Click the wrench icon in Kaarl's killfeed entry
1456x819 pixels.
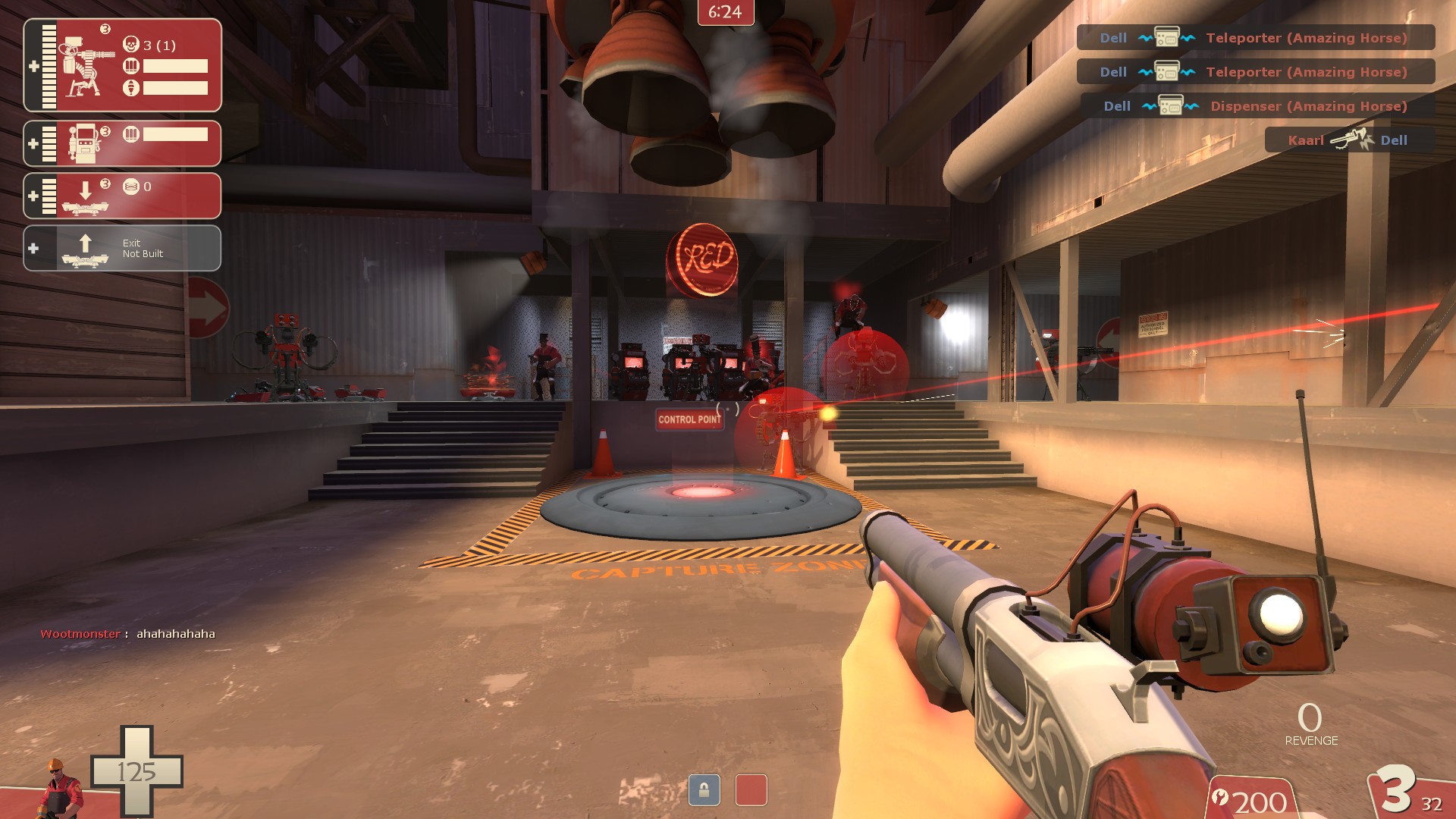1349,139
